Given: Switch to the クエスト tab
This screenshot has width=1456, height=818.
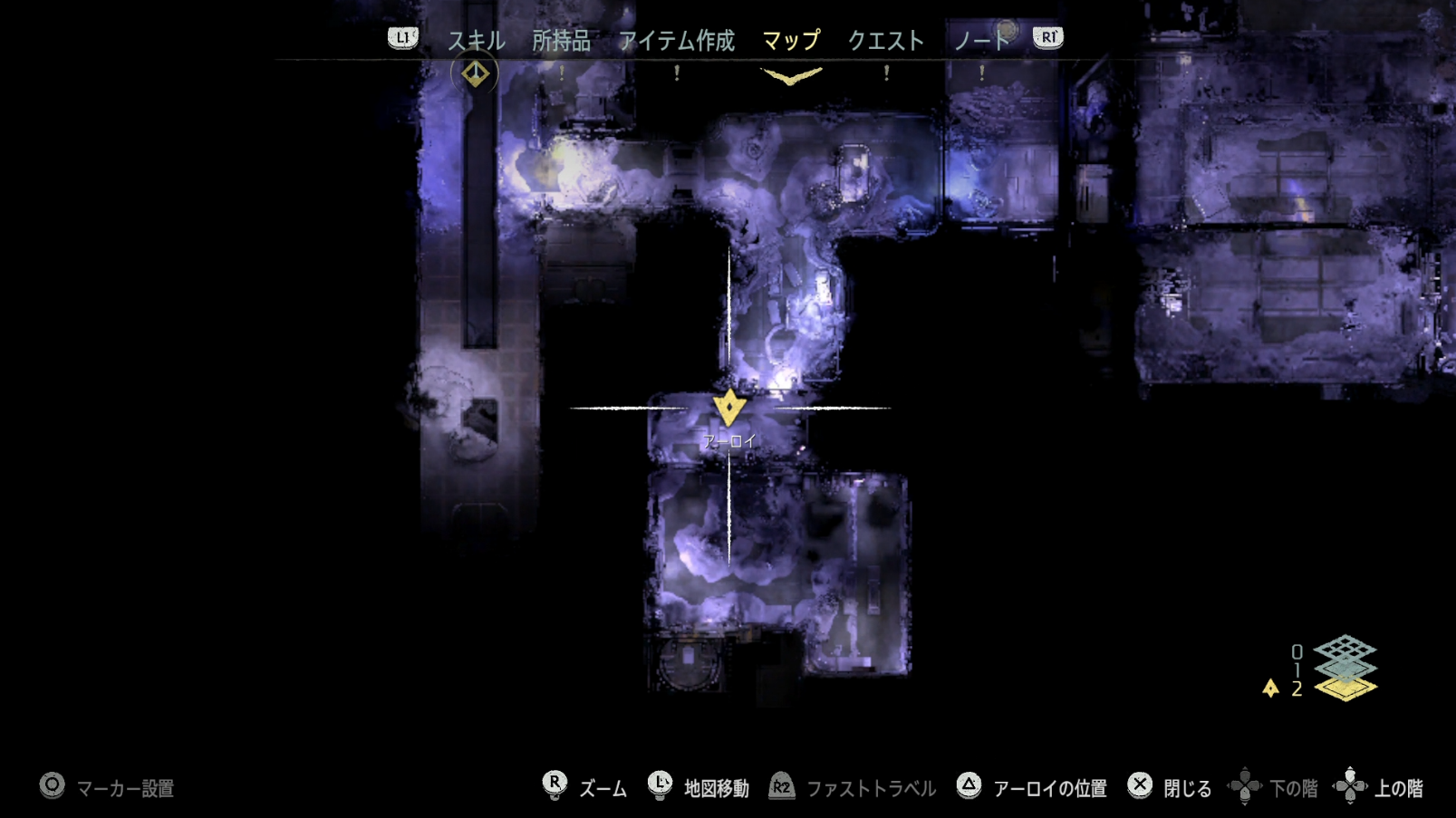Looking at the screenshot, I should click(886, 40).
